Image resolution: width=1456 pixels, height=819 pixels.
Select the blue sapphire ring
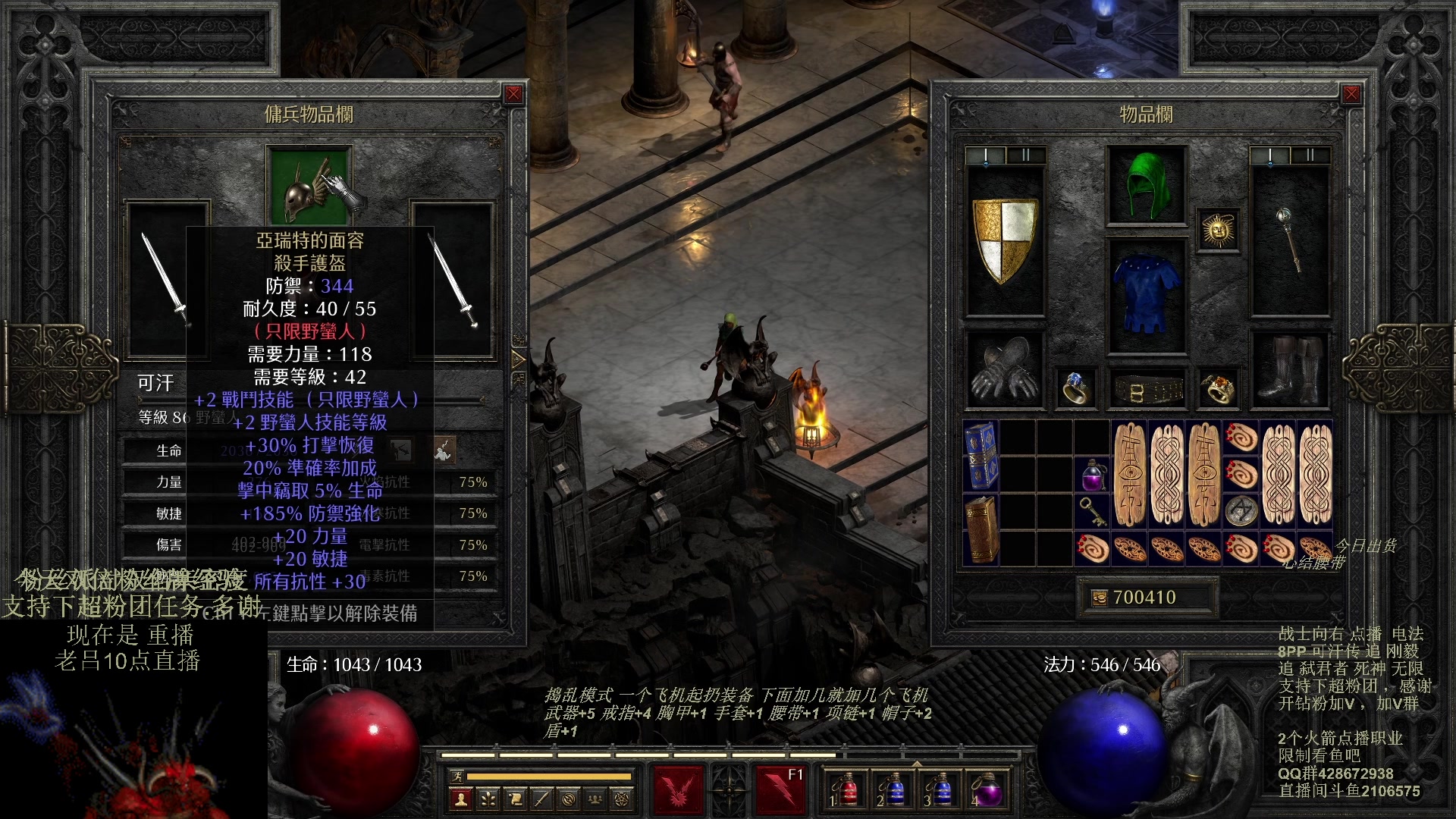(1075, 388)
